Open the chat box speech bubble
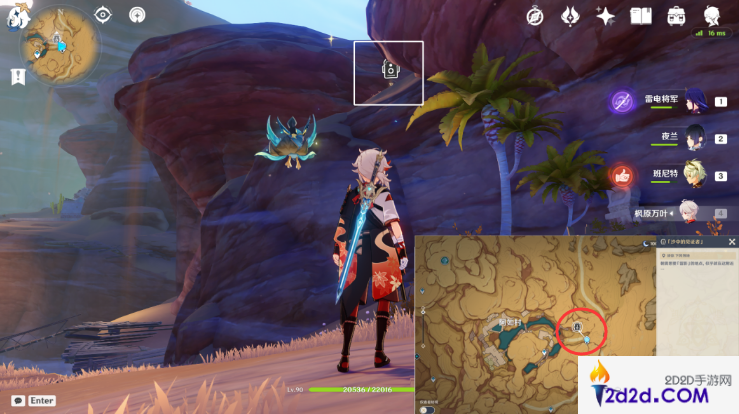 (17, 400)
